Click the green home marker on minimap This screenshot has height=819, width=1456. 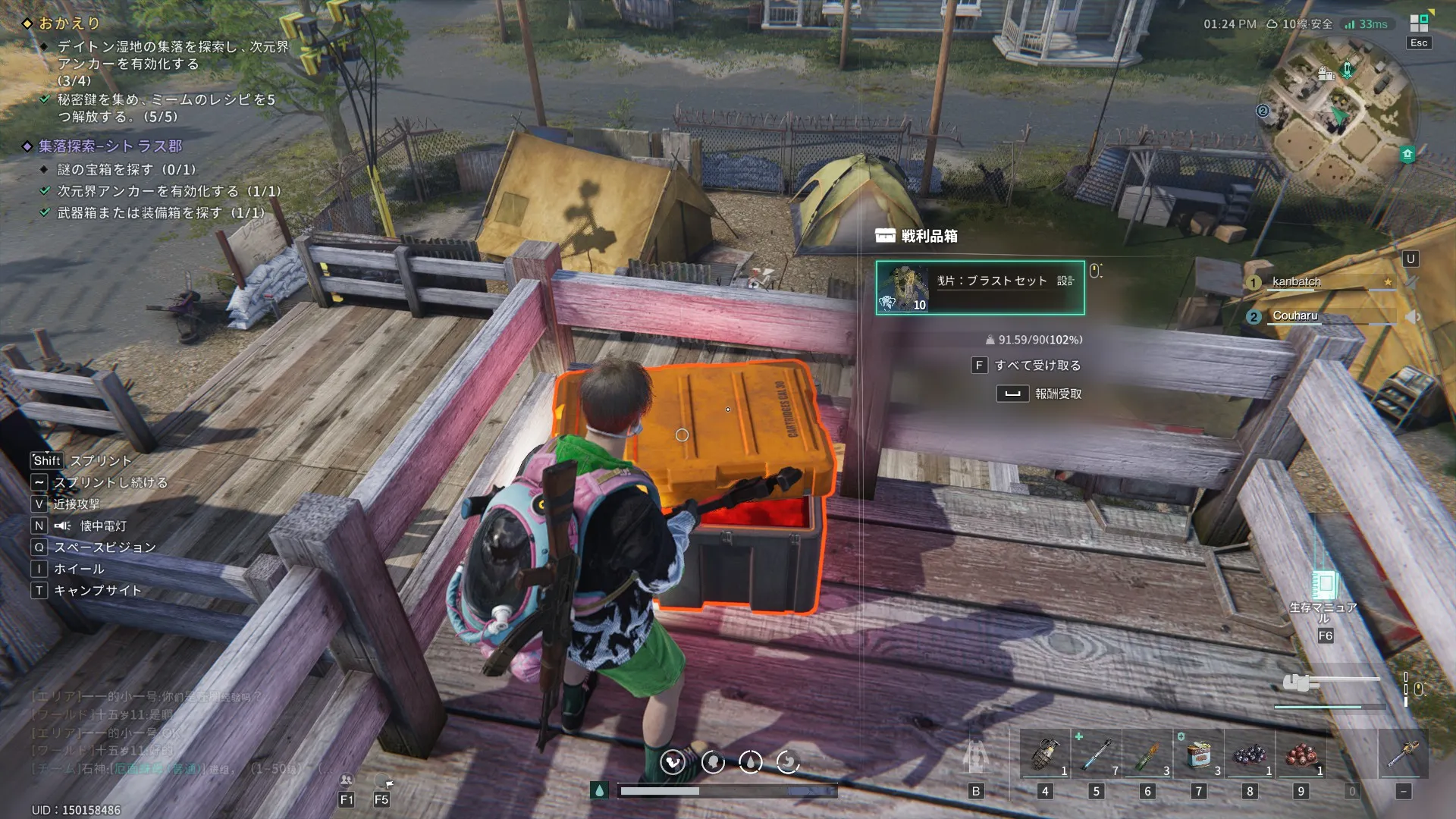pos(1407,155)
